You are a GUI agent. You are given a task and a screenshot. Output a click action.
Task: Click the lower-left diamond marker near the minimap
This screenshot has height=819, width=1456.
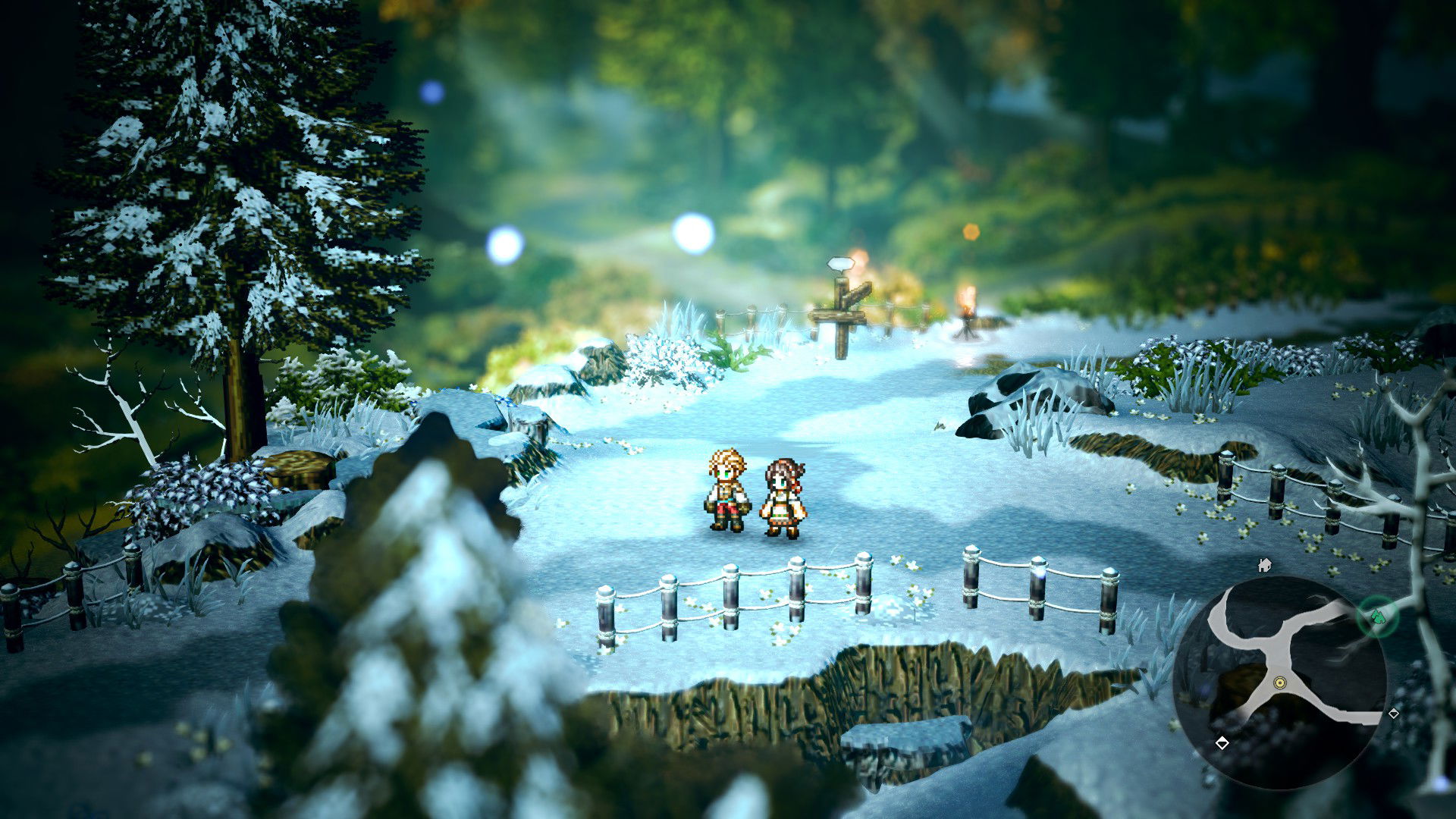tap(1222, 743)
